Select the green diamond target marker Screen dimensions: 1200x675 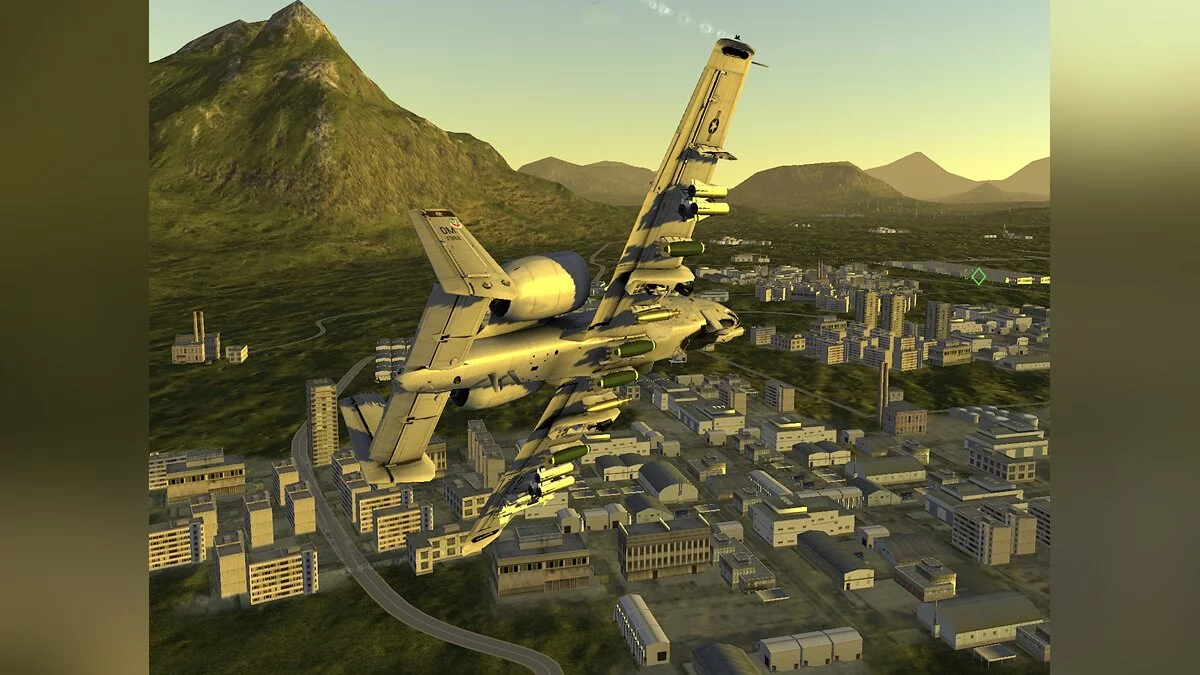(978, 276)
